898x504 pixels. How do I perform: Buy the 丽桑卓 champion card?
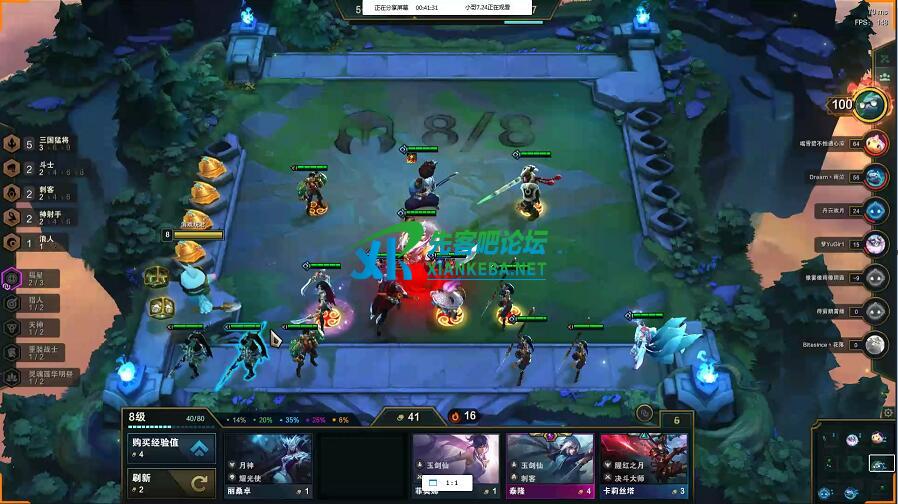(268, 466)
